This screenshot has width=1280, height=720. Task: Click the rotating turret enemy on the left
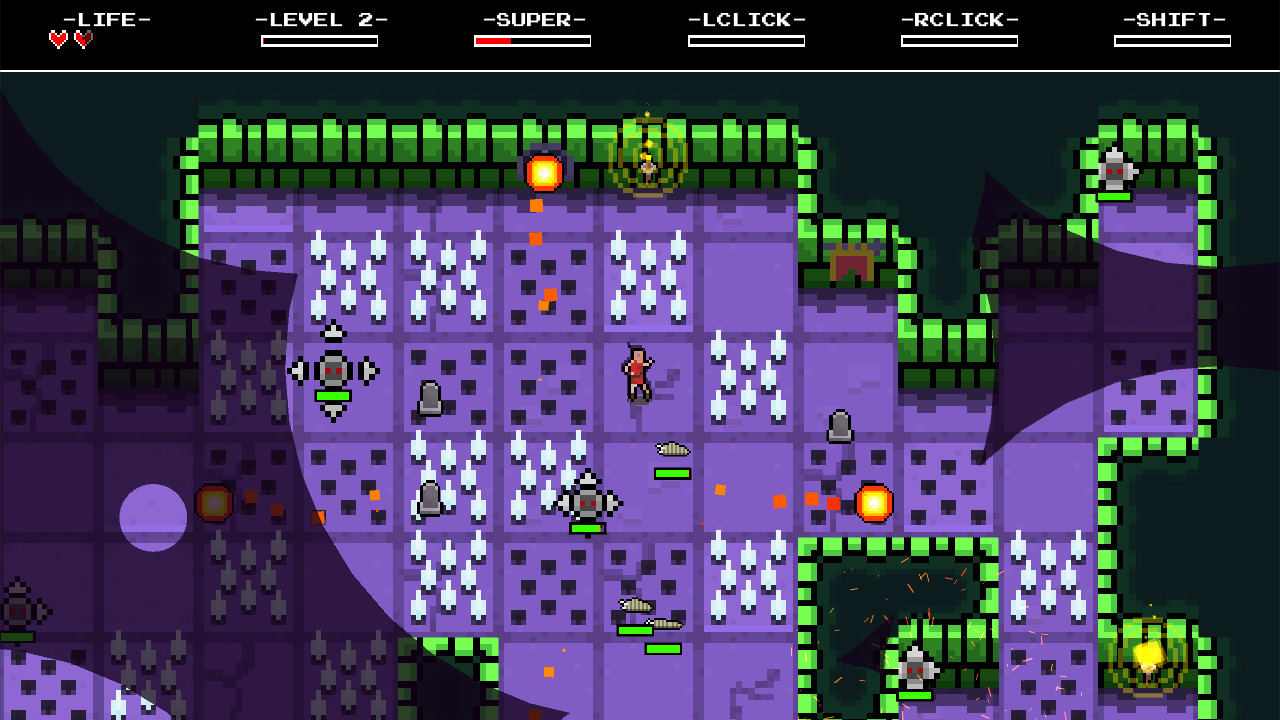pyautogui.click(x=332, y=369)
